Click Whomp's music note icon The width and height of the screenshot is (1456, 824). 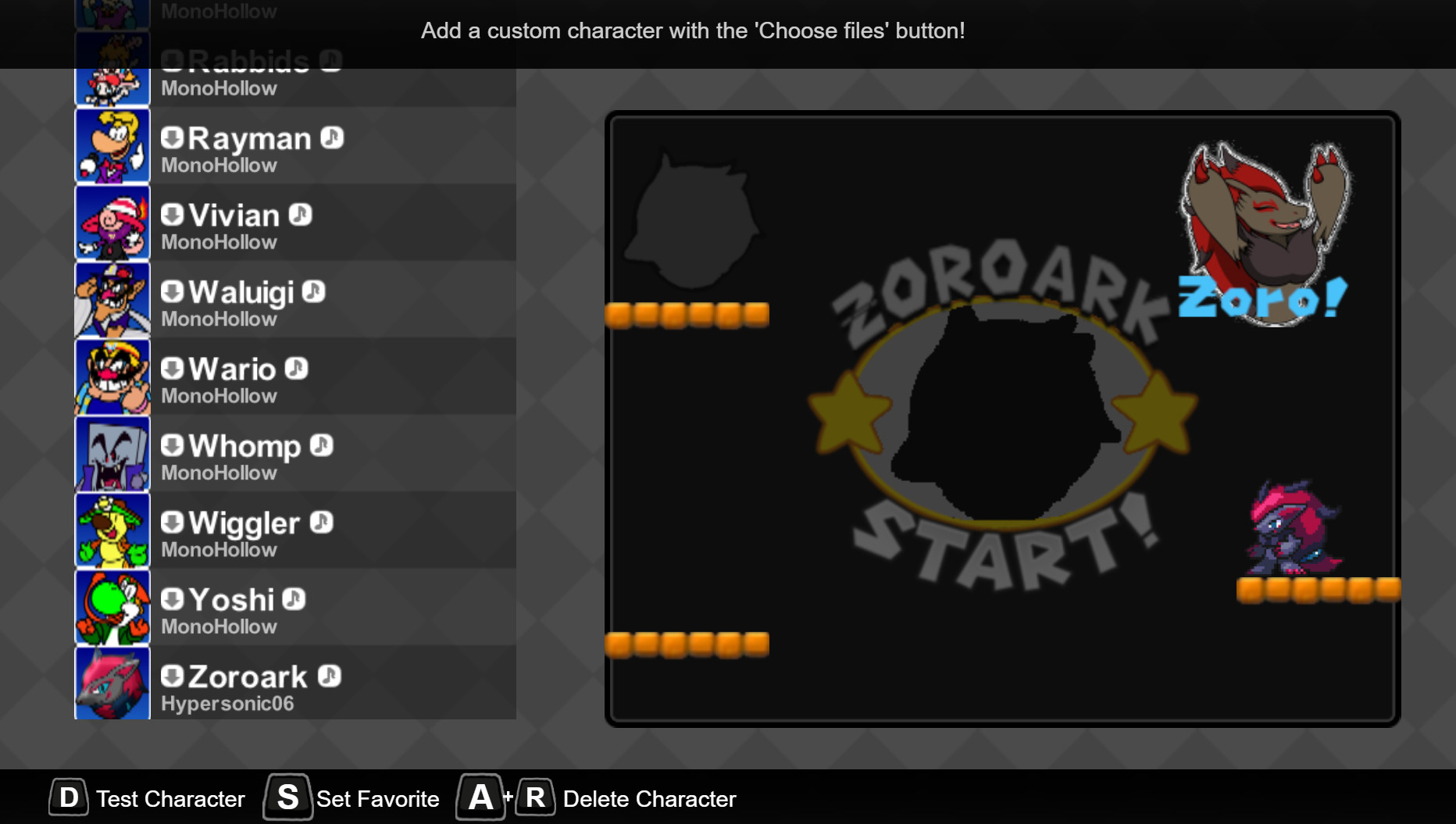click(x=321, y=445)
